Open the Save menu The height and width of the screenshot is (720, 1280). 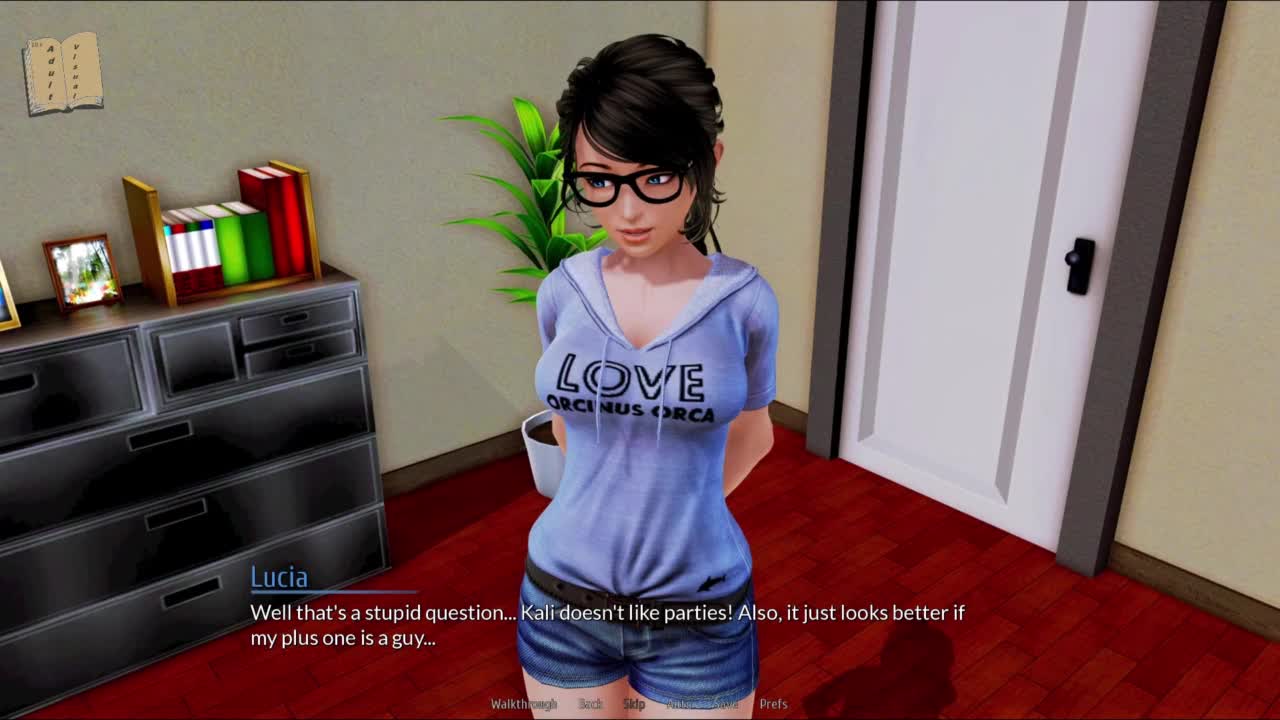(x=726, y=704)
